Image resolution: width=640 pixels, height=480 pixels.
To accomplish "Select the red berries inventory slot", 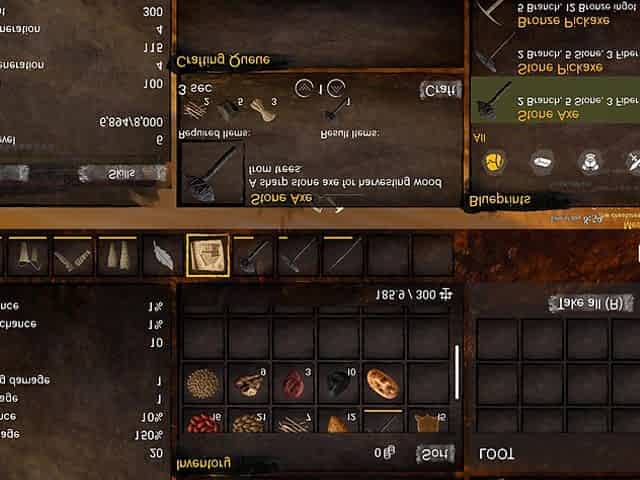I will [203, 424].
